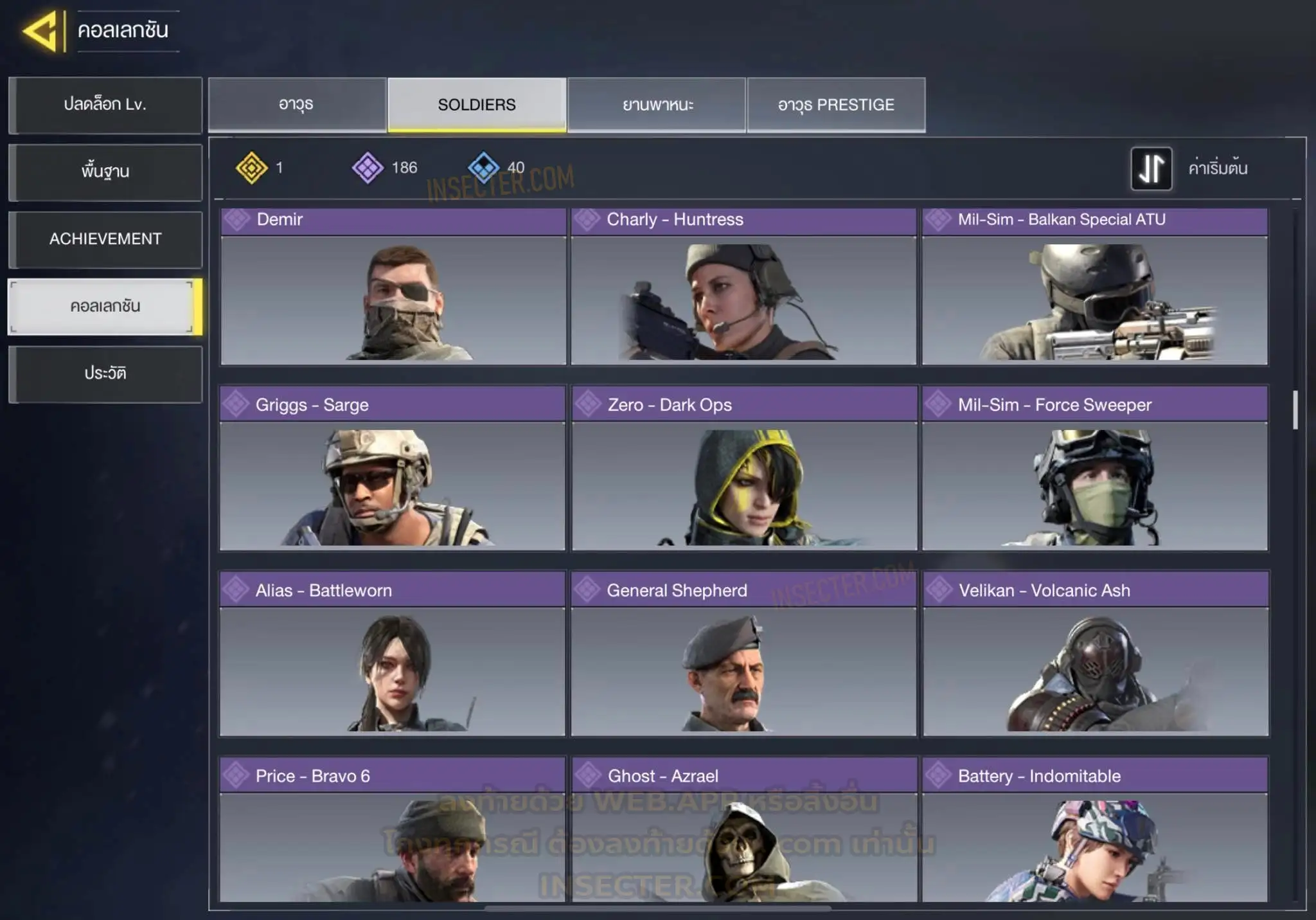Open the อาวุธ PRESTIGE tab
This screenshot has width=1316, height=920.
tap(836, 105)
